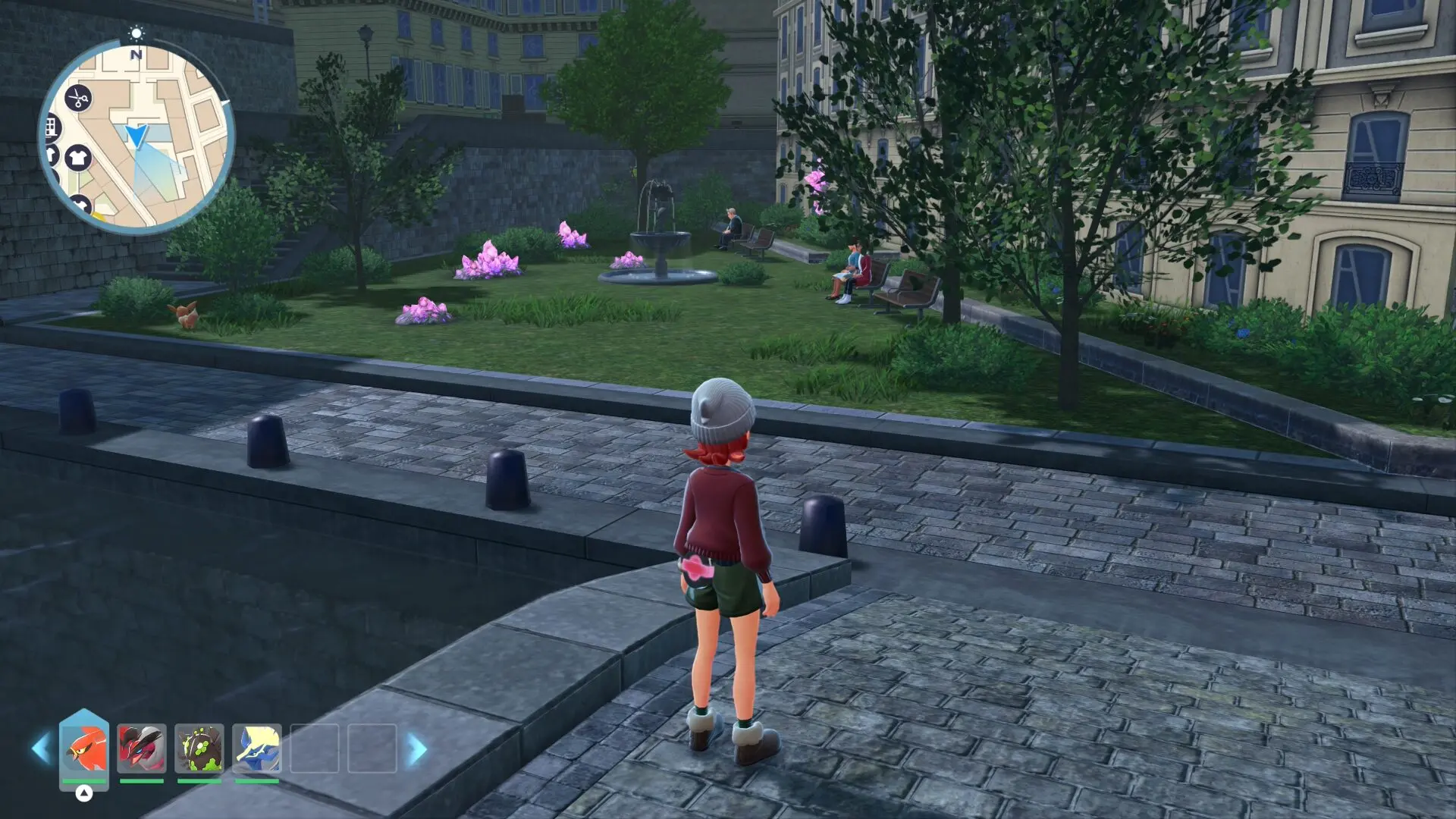The width and height of the screenshot is (1456, 819).
Task: Click the party bar's right arrow
Action: coord(417,749)
